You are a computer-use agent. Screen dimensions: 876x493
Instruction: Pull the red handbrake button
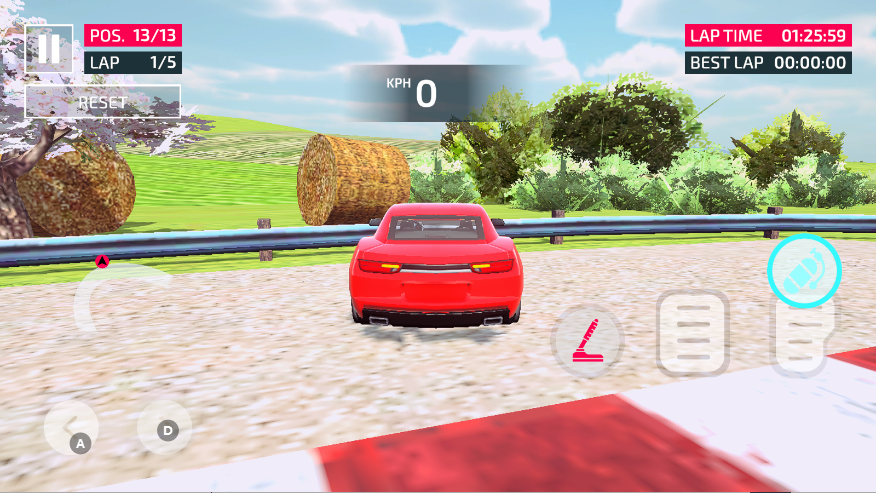(588, 341)
